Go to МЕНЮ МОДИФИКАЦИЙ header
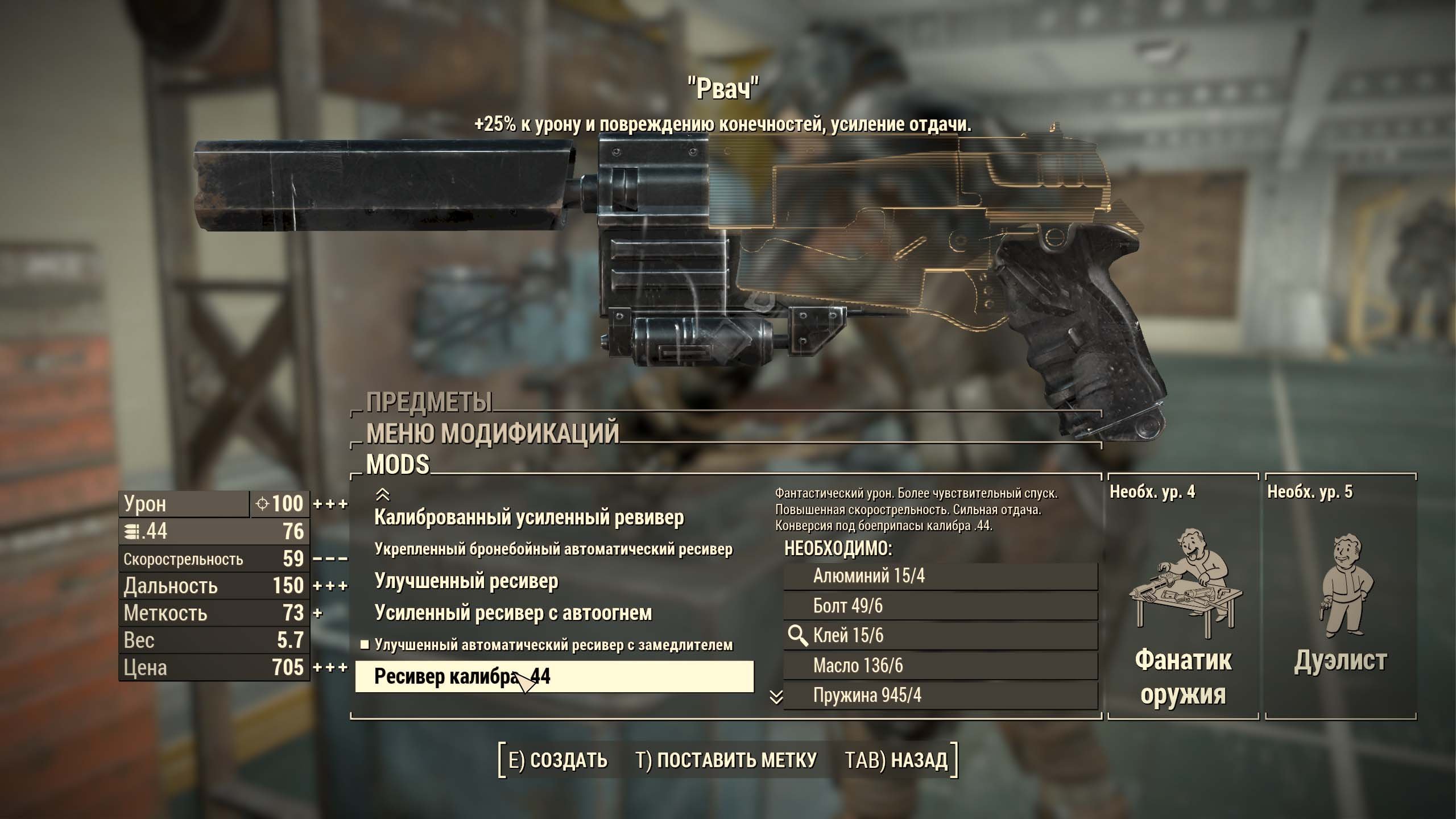 (492, 433)
